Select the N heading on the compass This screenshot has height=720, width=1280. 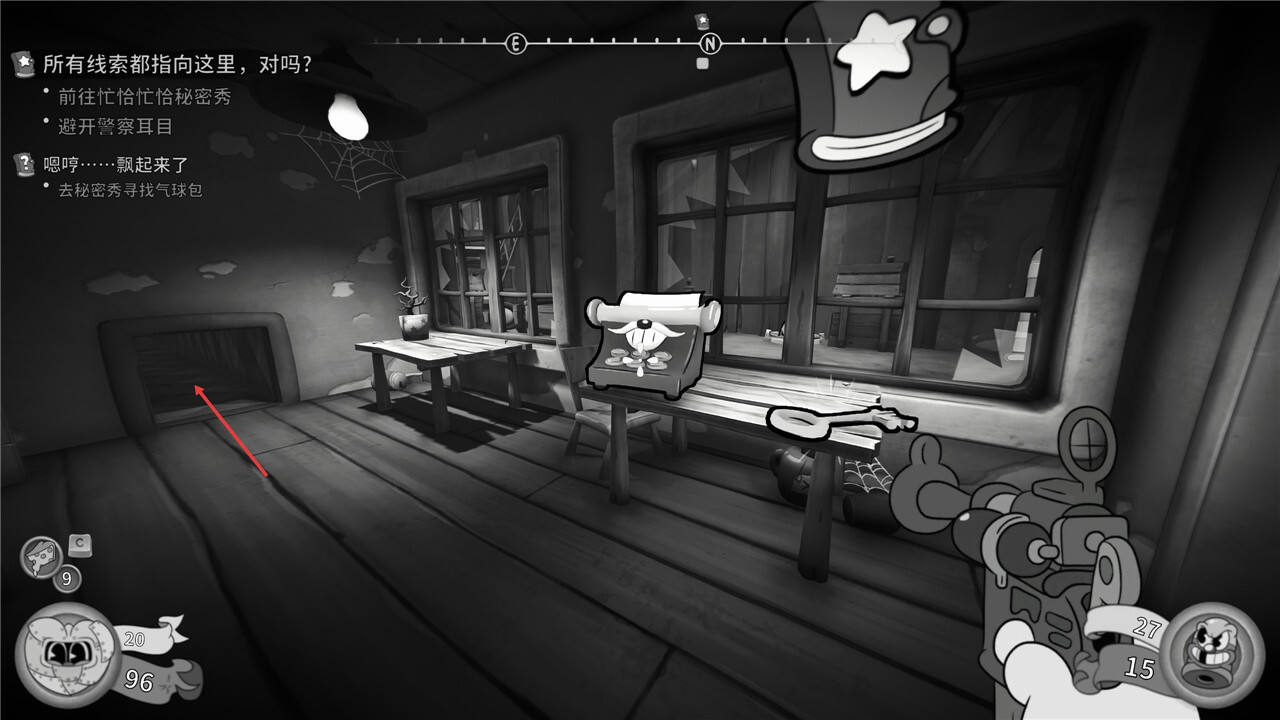click(x=710, y=44)
